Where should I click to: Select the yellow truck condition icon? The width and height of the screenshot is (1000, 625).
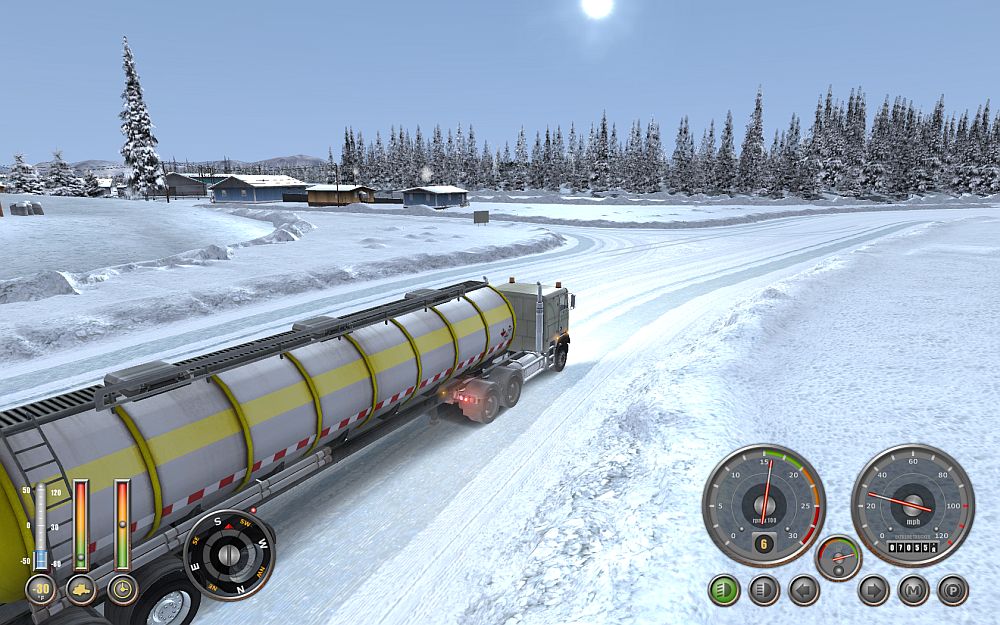coord(81,589)
